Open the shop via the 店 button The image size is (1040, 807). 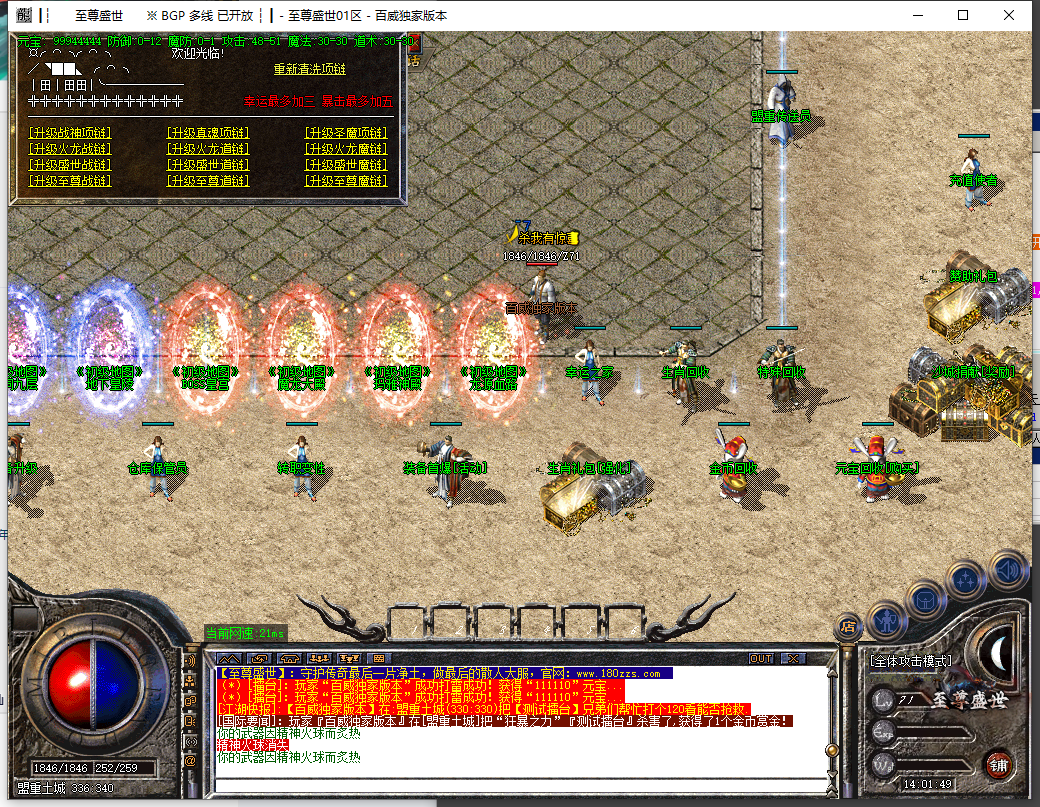(848, 627)
